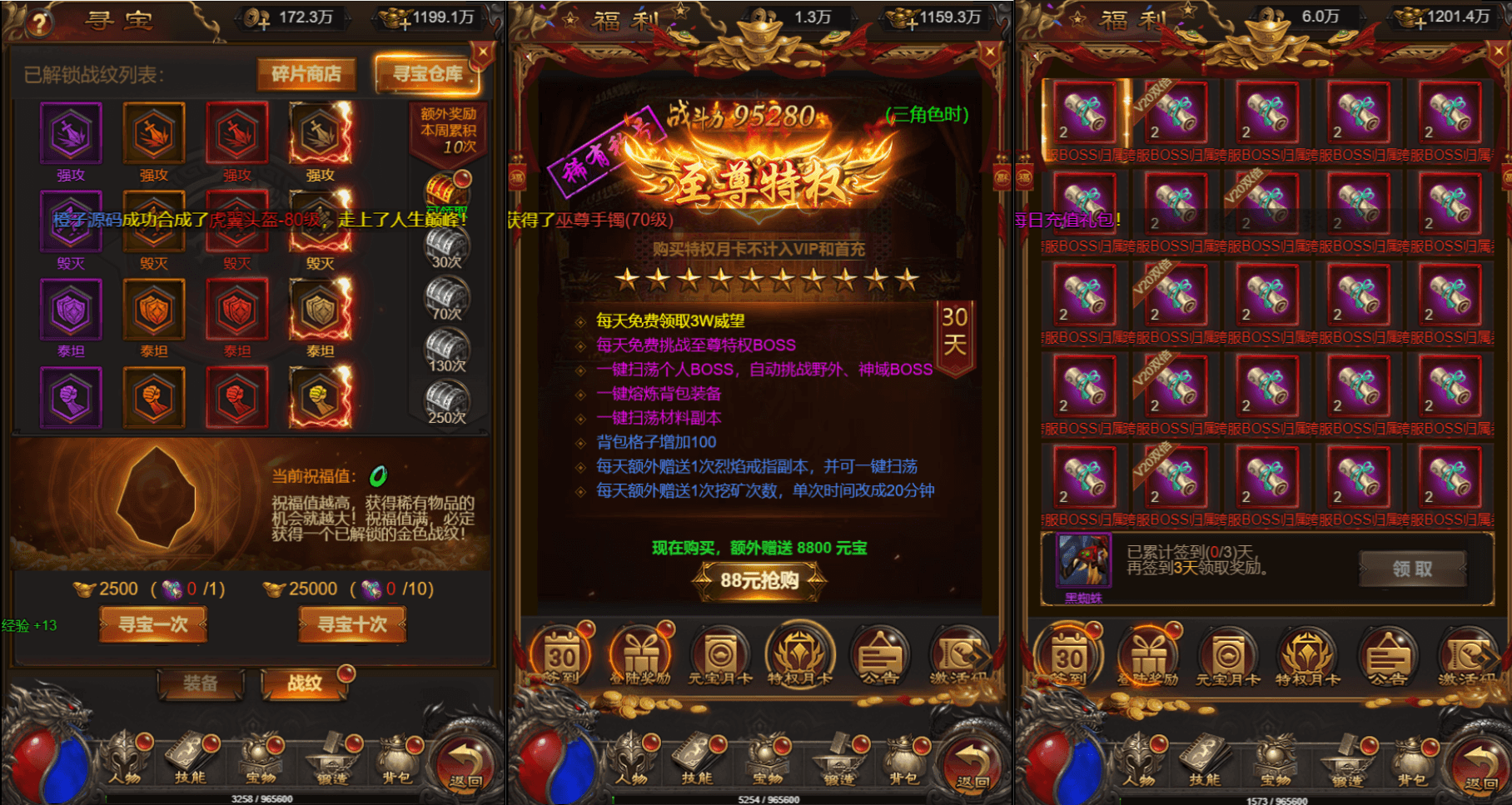Open the 锻造 forge icon
Image resolution: width=1512 pixels, height=805 pixels.
(839, 762)
